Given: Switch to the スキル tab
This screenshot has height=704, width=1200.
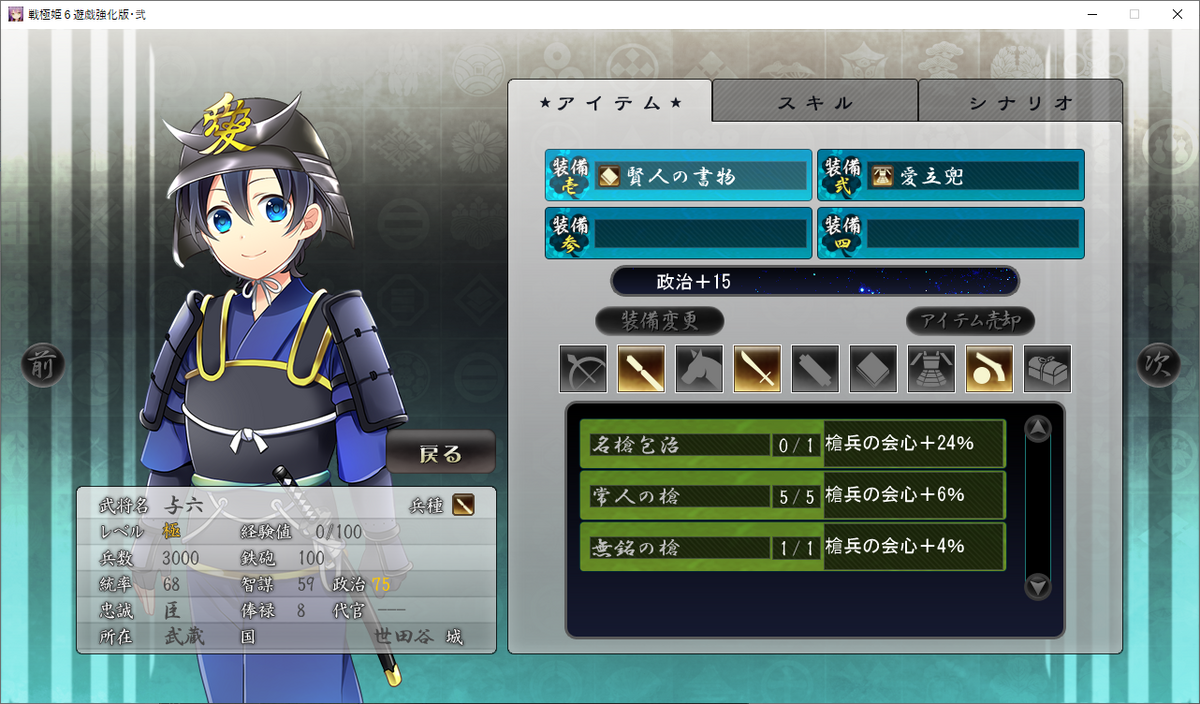Looking at the screenshot, I should 815,102.
